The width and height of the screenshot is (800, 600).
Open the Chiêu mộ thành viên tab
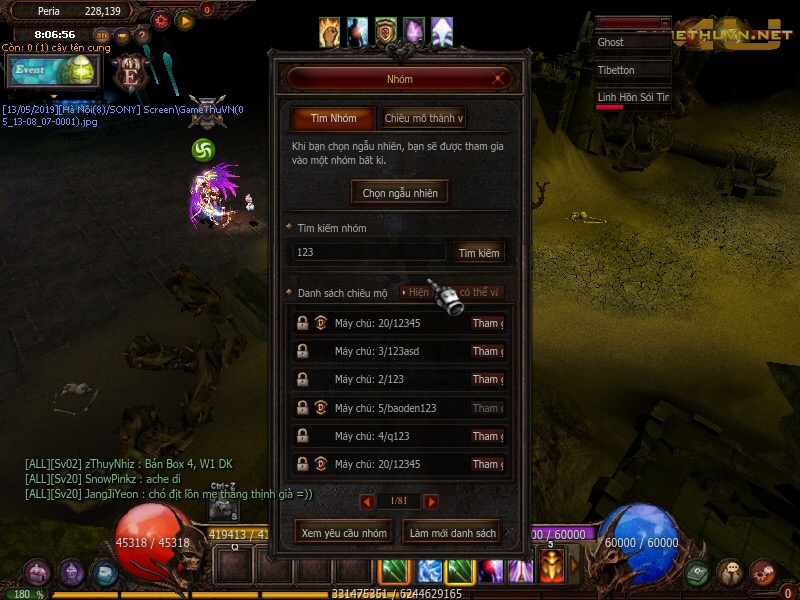[423, 118]
